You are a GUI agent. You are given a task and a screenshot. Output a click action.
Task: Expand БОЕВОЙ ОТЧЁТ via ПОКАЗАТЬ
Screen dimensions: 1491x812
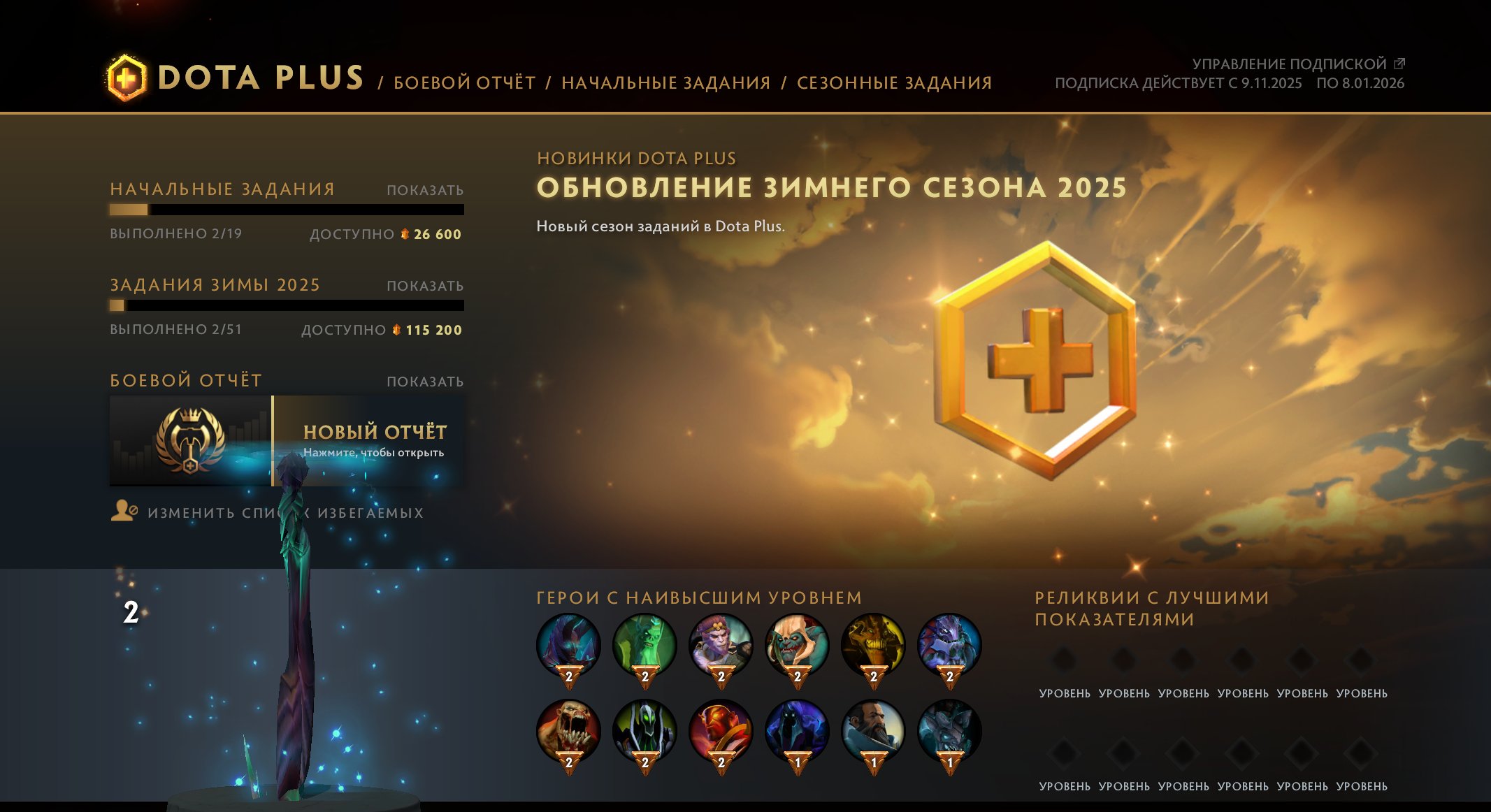coord(425,381)
